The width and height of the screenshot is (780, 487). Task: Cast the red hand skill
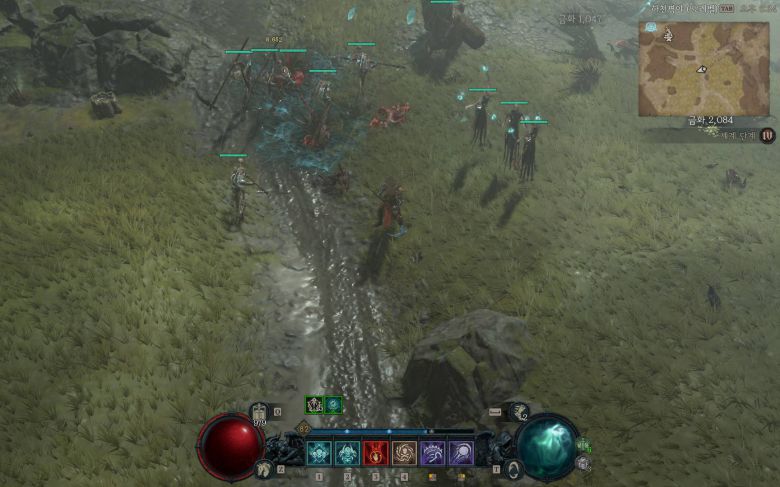pyautogui.click(x=376, y=454)
